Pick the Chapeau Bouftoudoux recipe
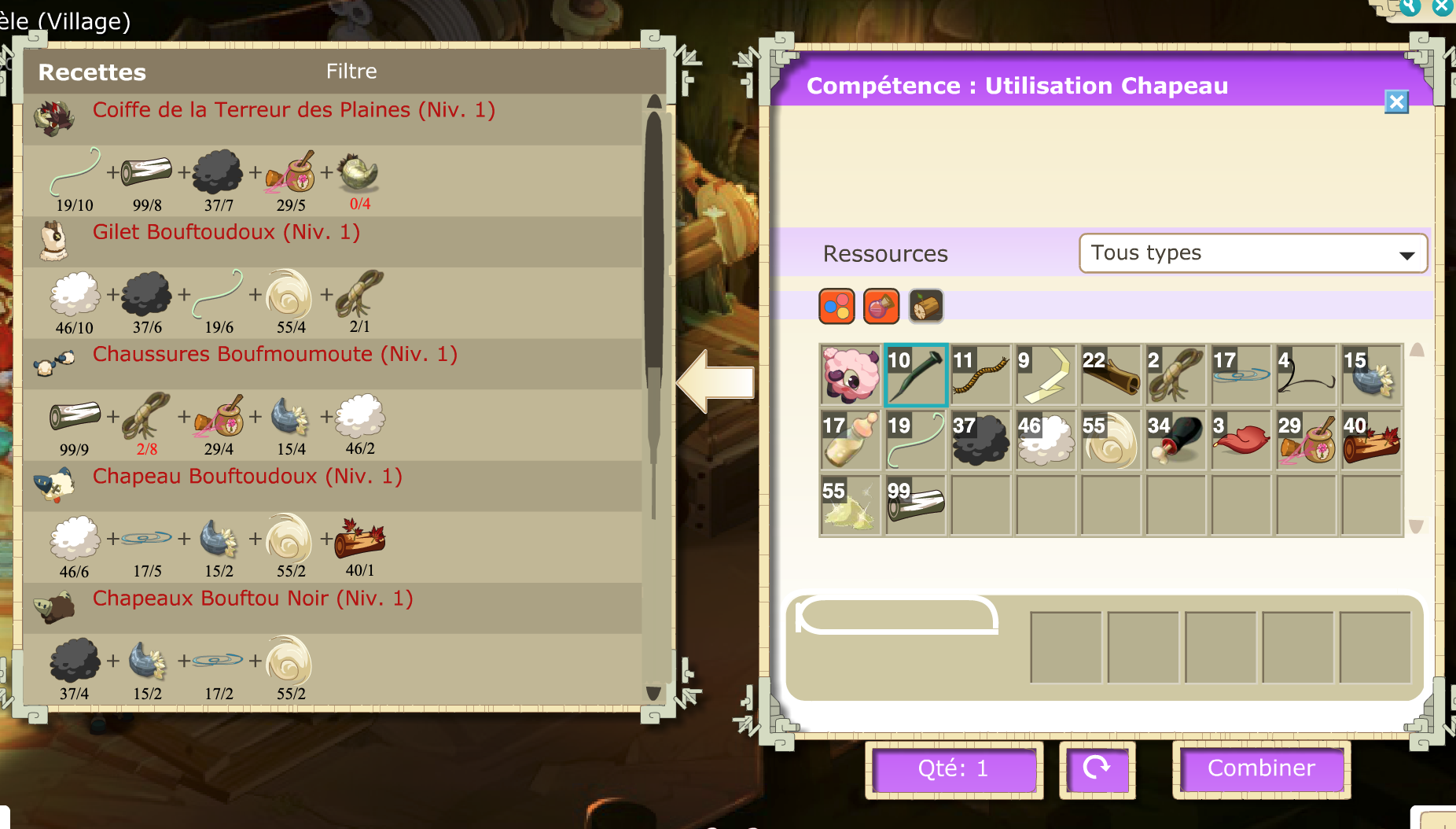The height and width of the screenshot is (829, 1456). [247, 477]
